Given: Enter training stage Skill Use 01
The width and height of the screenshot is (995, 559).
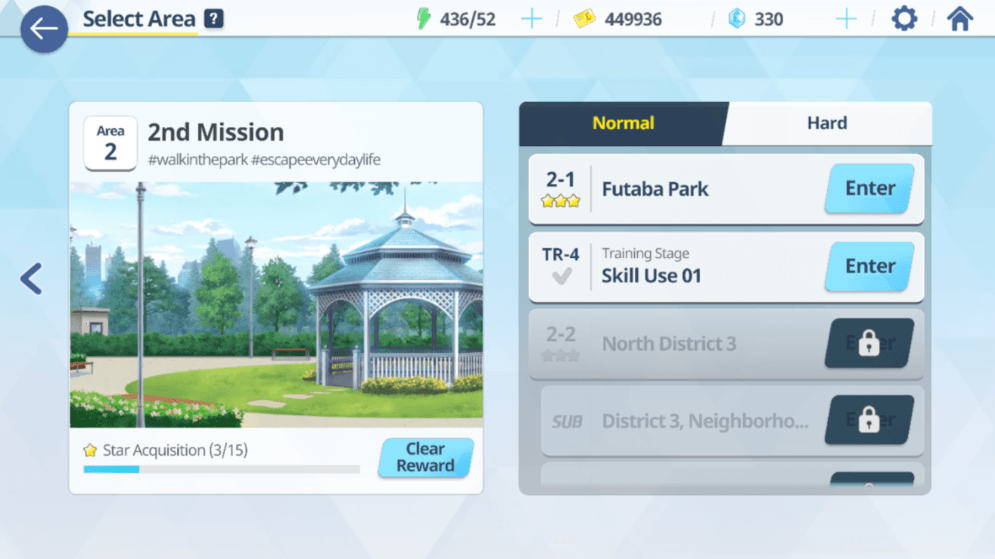Looking at the screenshot, I should coord(869,267).
